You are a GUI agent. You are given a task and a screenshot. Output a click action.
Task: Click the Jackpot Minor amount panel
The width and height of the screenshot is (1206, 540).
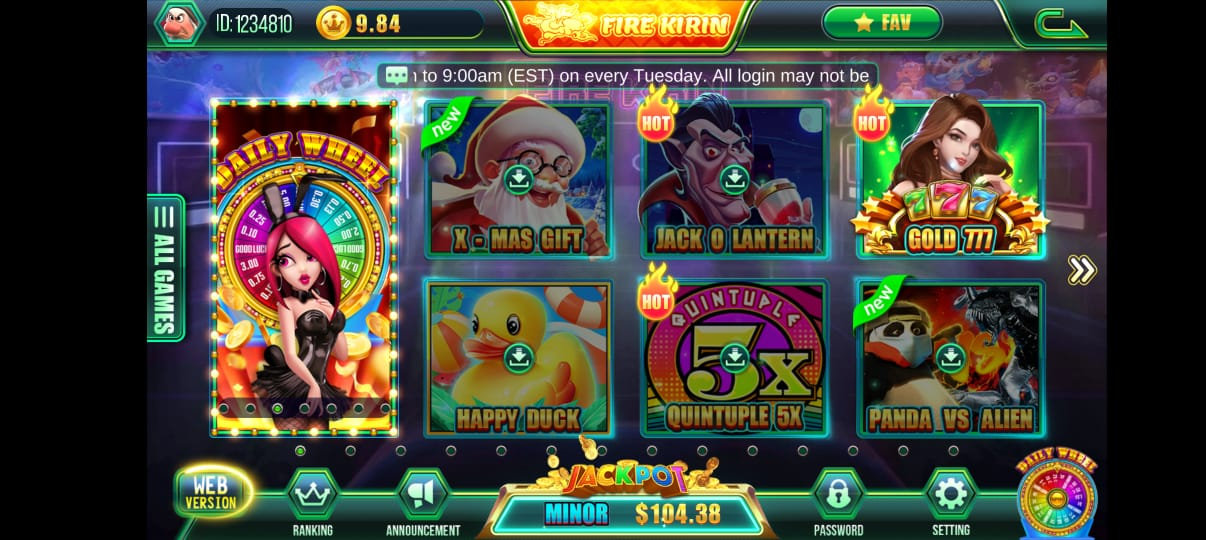click(x=630, y=514)
